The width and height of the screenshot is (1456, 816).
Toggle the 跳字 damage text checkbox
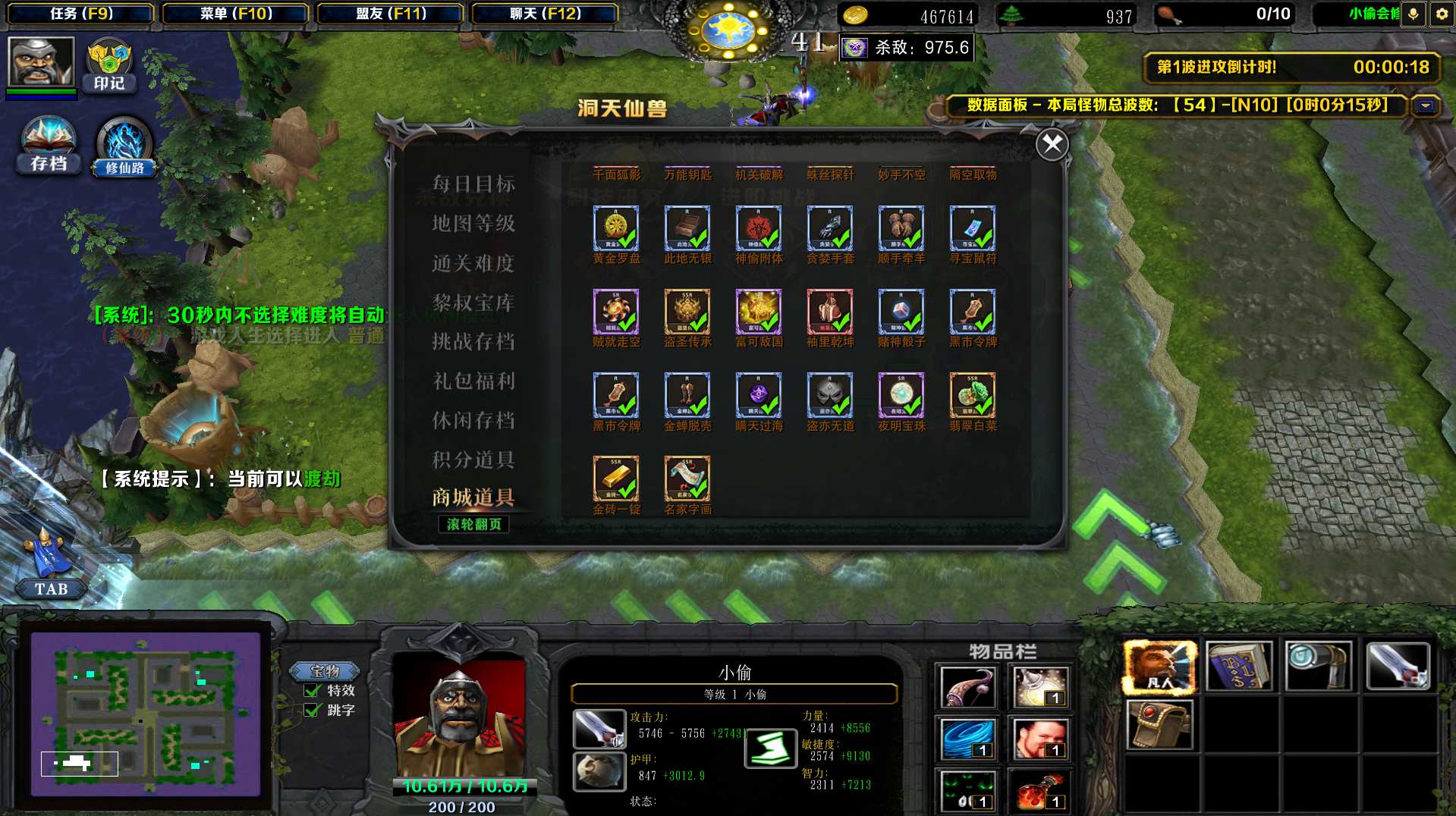[x=313, y=711]
